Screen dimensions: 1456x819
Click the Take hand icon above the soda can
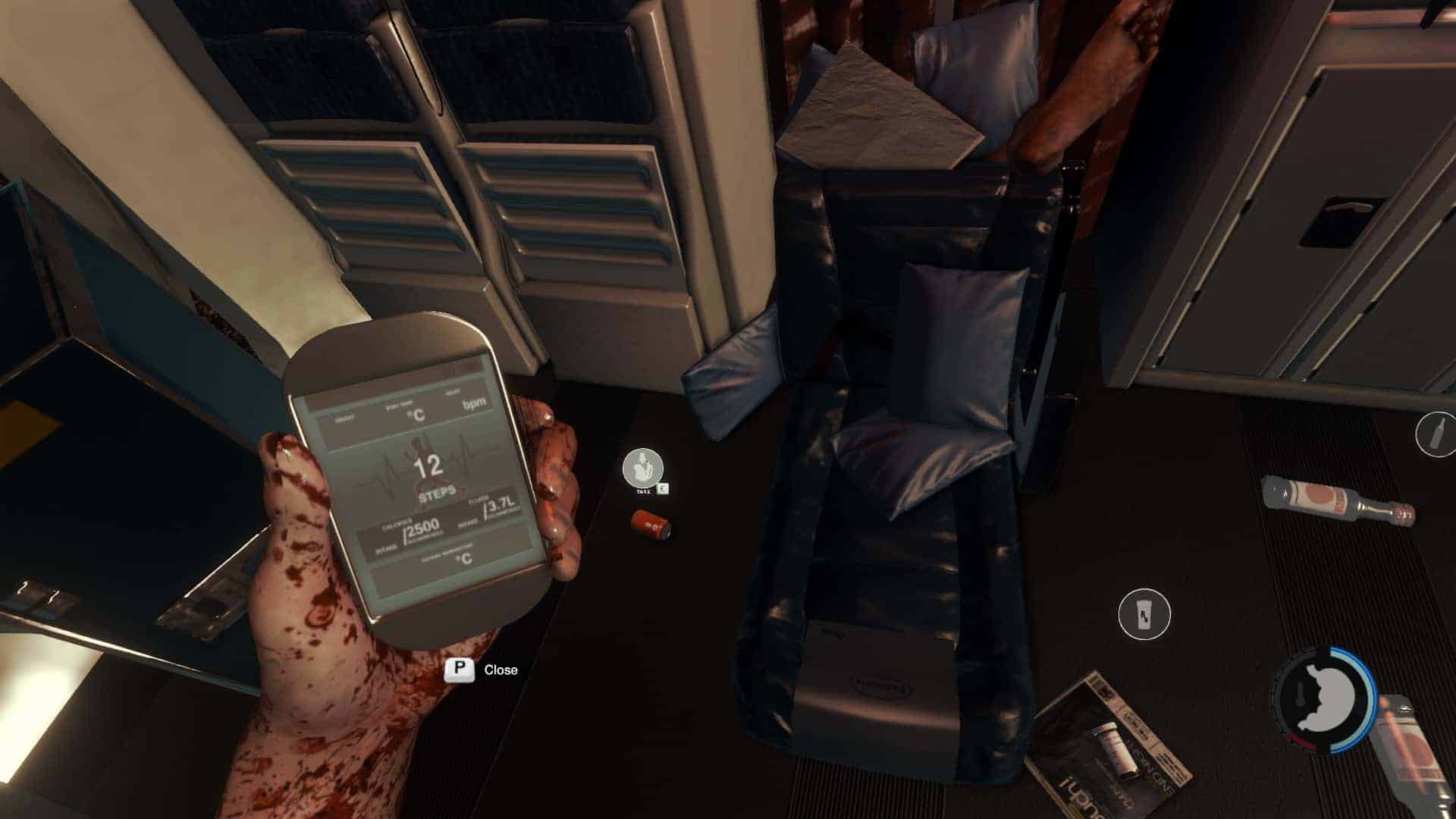[x=642, y=468]
